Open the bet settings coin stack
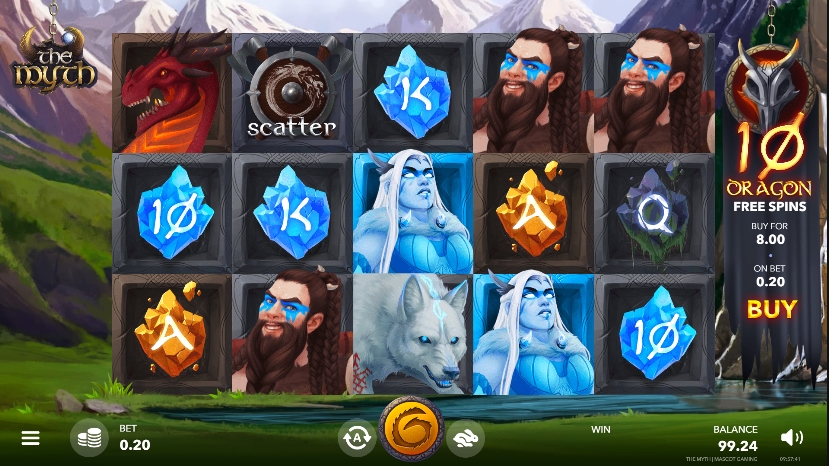The width and height of the screenshot is (829, 466). coord(90,438)
